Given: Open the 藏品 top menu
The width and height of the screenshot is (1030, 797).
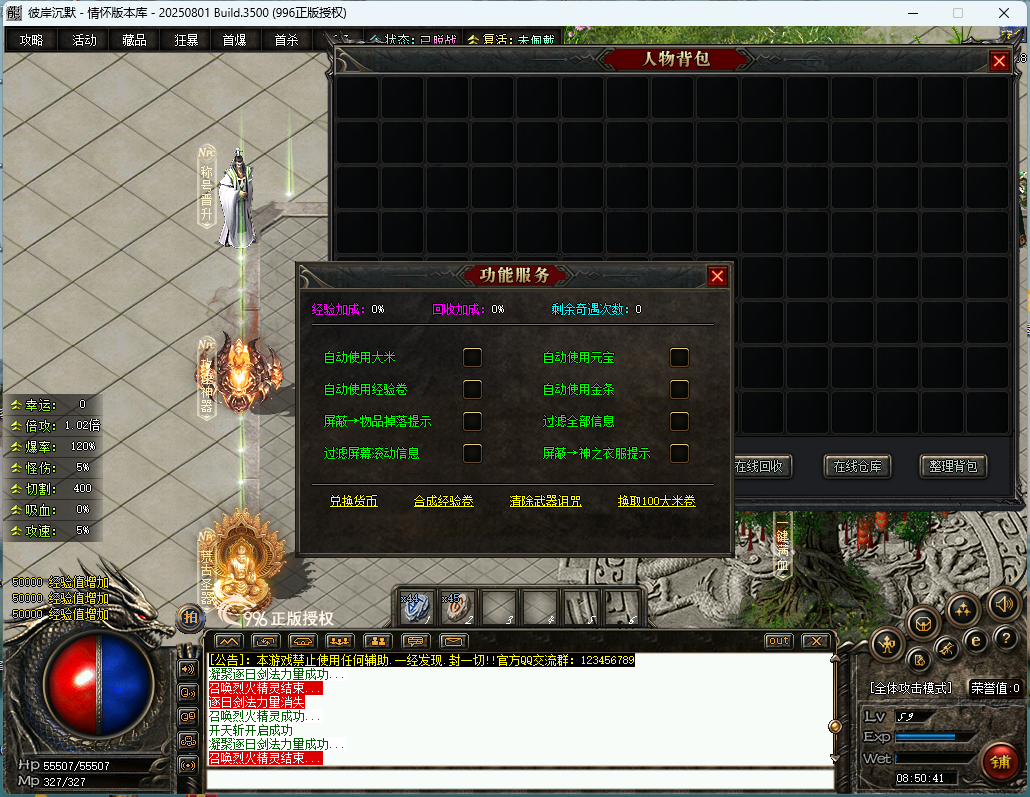Looking at the screenshot, I should point(134,40).
